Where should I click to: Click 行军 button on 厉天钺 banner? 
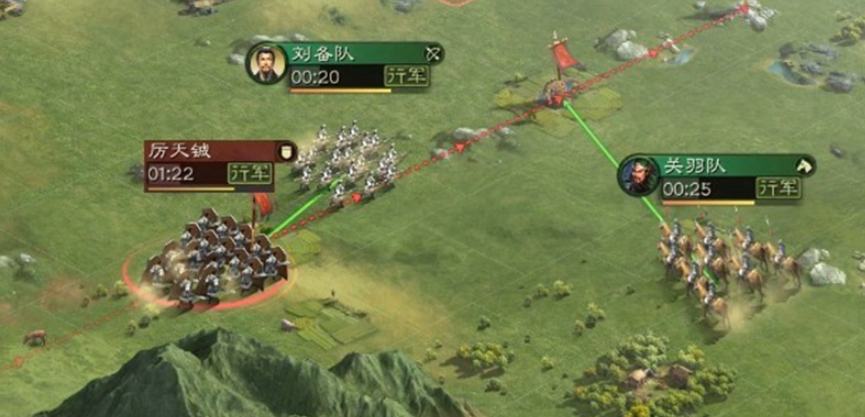(x=249, y=173)
